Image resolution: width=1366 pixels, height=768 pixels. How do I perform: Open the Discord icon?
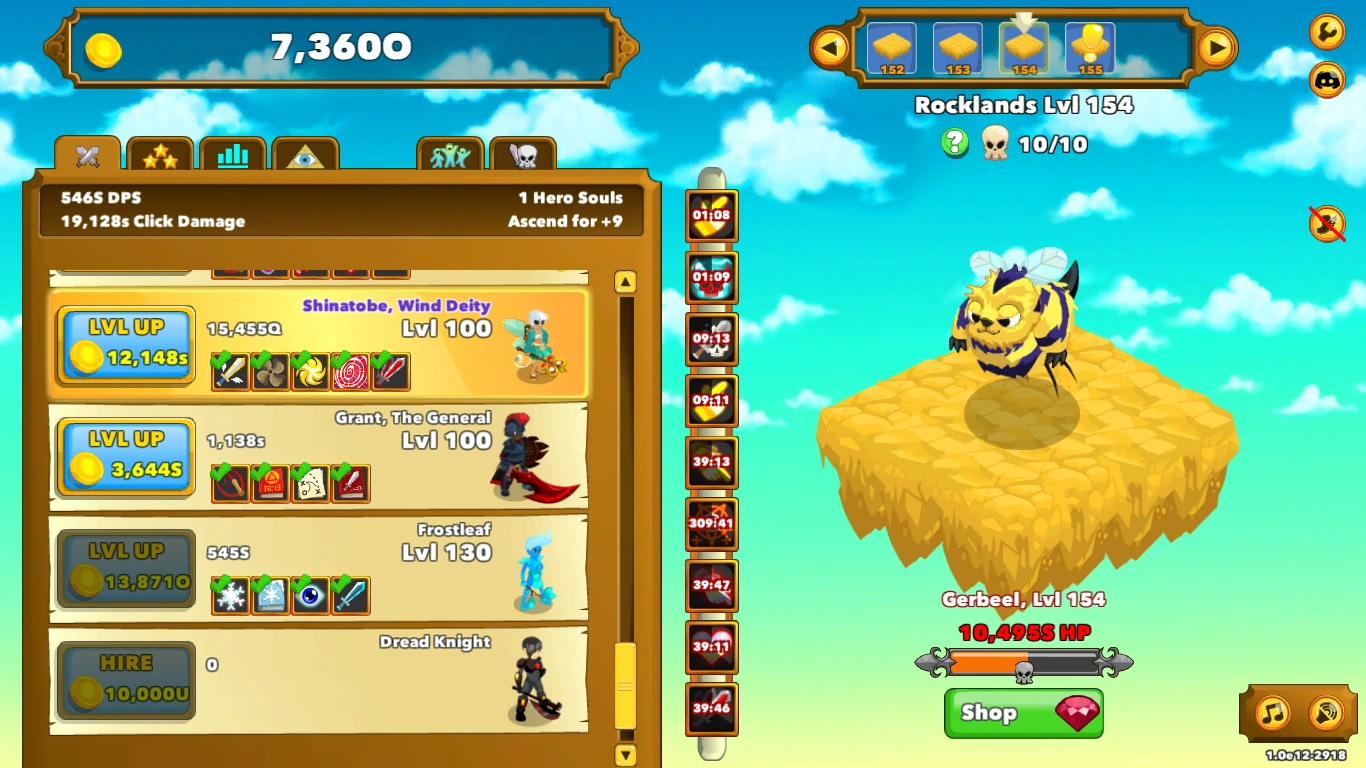click(1327, 80)
